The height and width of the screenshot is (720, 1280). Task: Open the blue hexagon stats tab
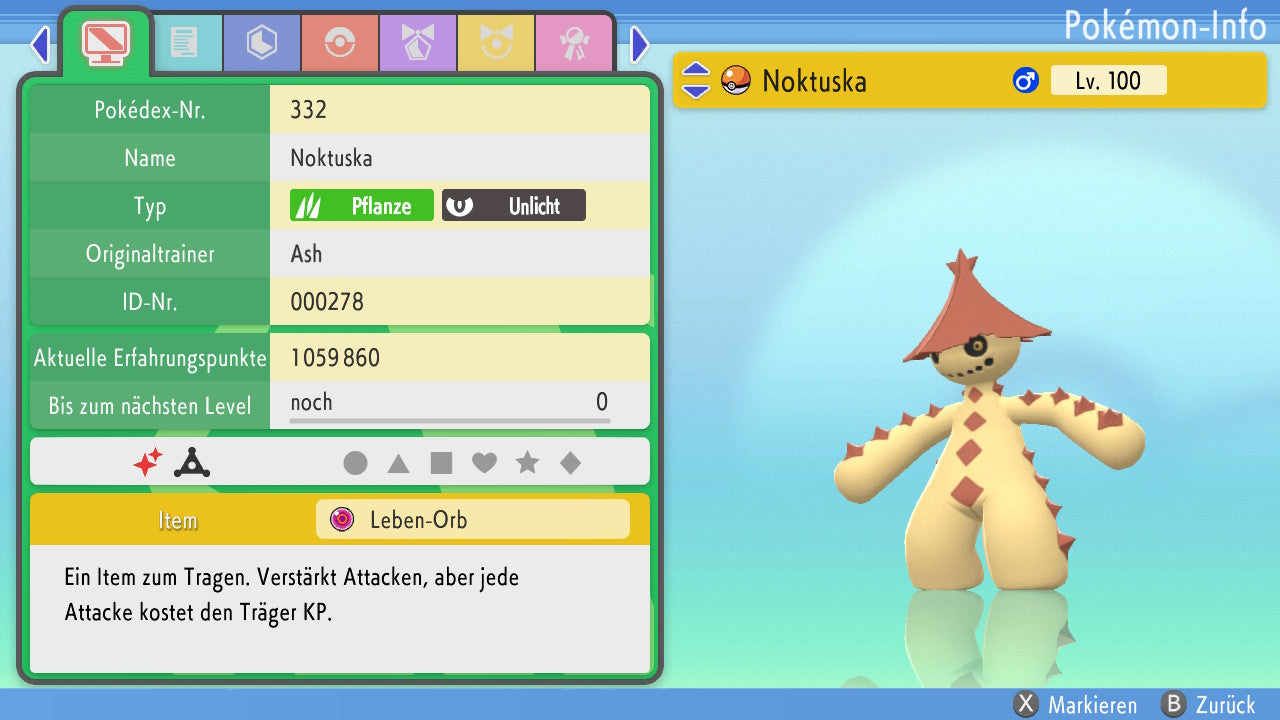[x=262, y=43]
